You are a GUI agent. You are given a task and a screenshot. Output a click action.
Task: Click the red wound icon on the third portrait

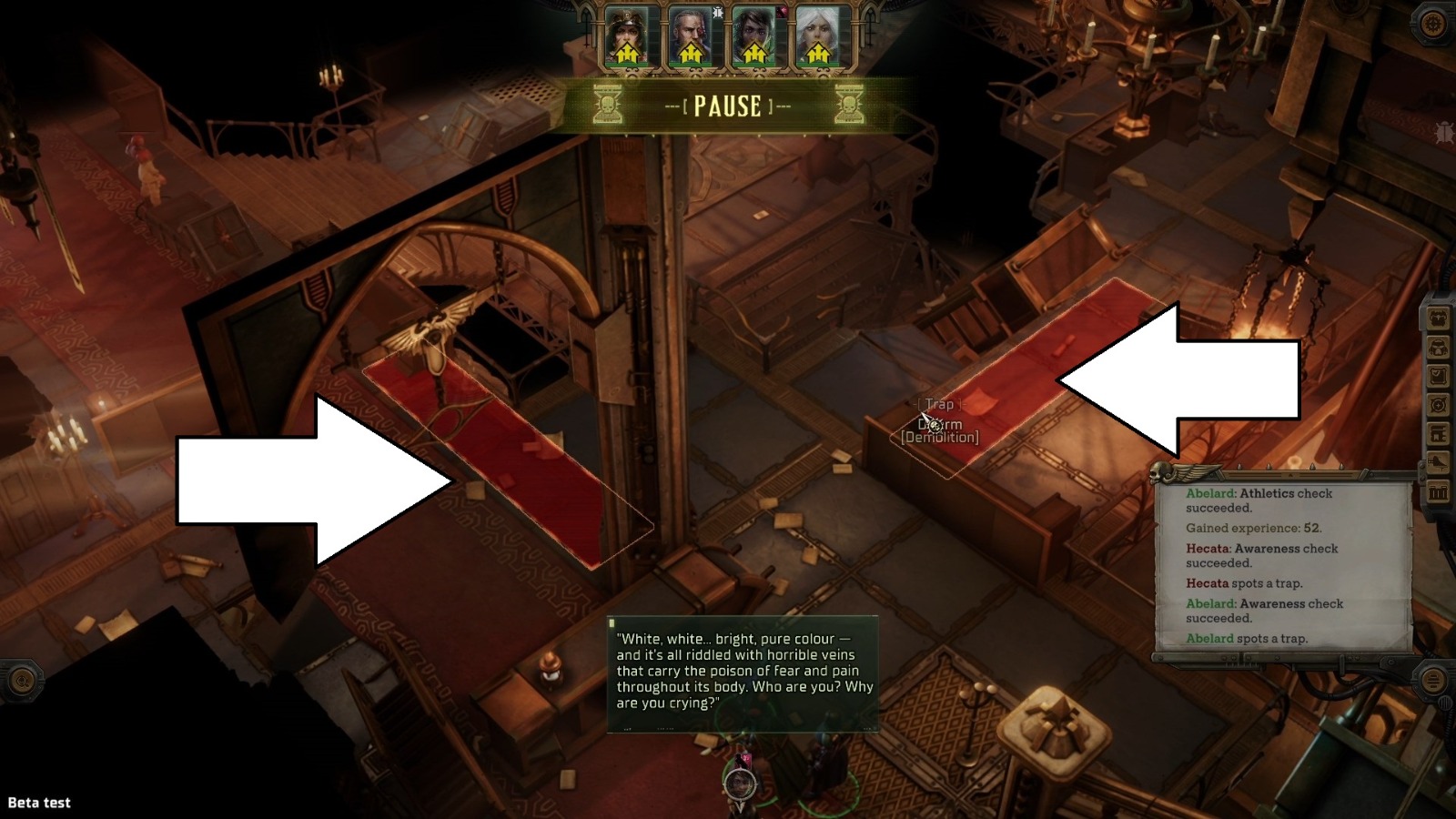(x=781, y=12)
